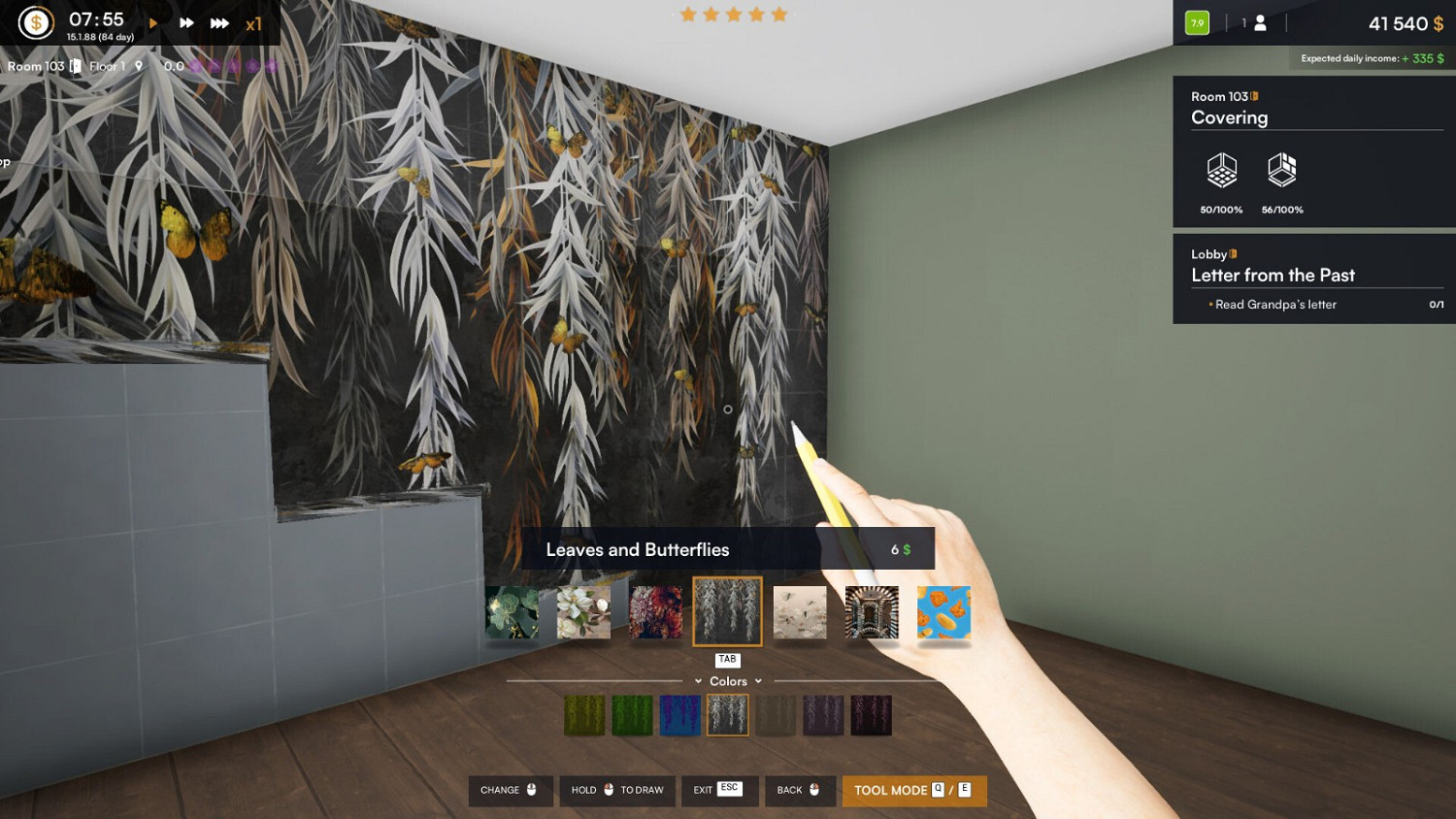1456x819 pixels.
Task: Enable double time speed
Action: point(184,21)
